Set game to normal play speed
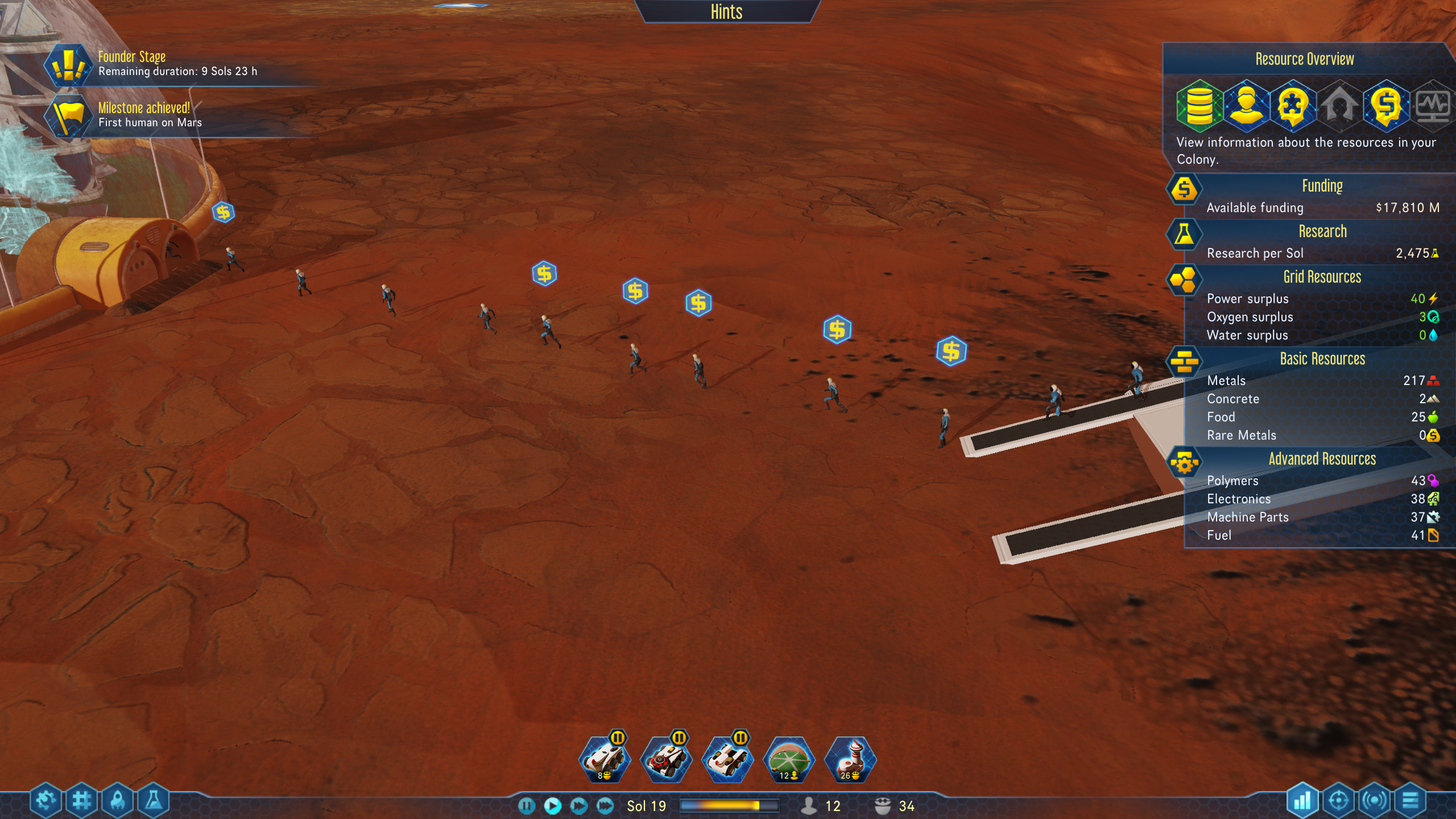Image resolution: width=1456 pixels, height=819 pixels. click(552, 805)
